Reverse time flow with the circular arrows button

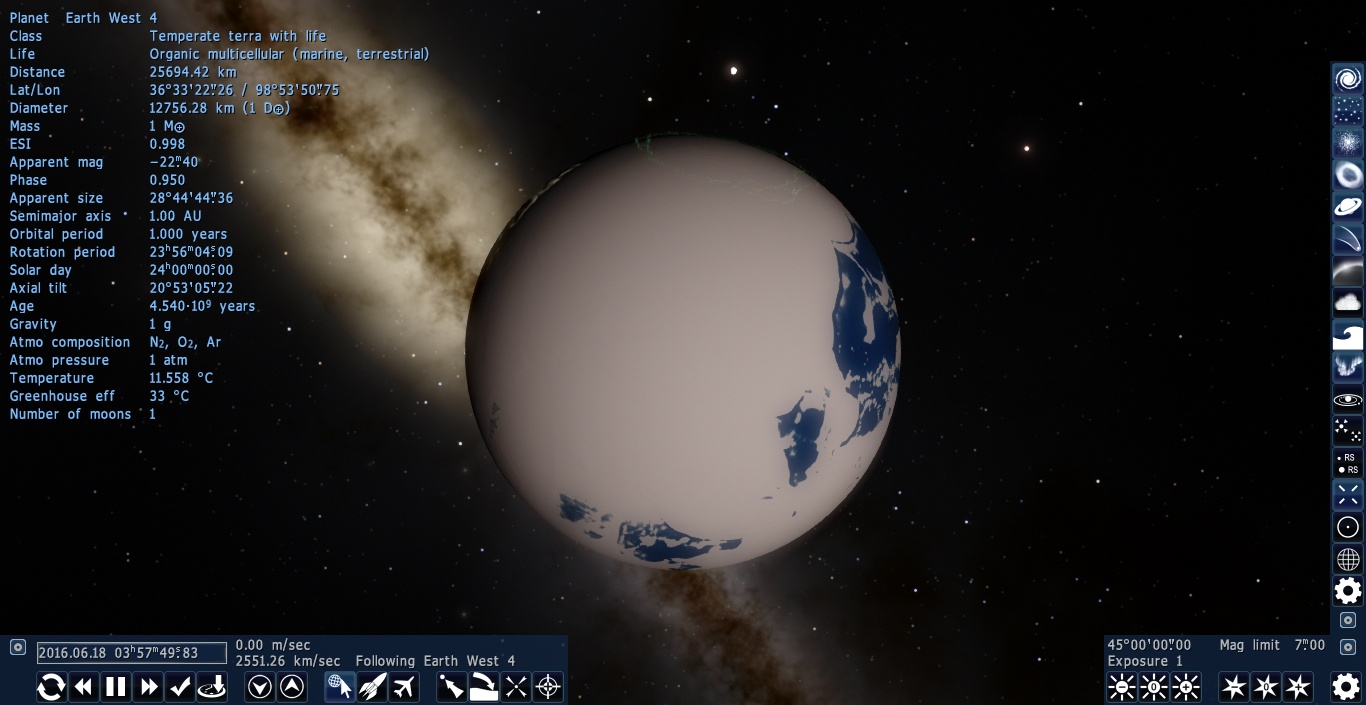(52, 687)
